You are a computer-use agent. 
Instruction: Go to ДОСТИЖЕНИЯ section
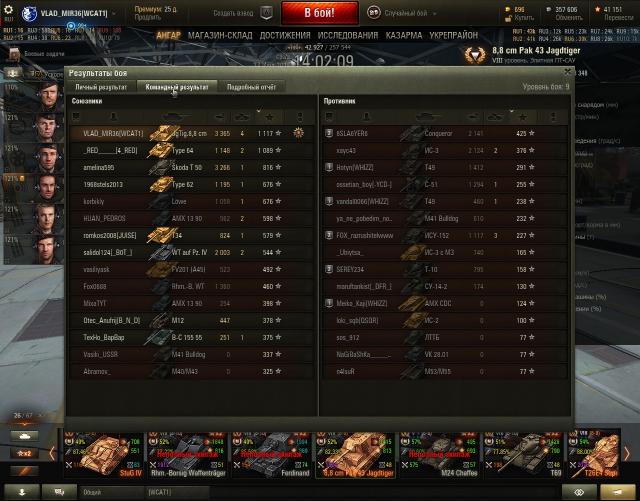[285, 35]
